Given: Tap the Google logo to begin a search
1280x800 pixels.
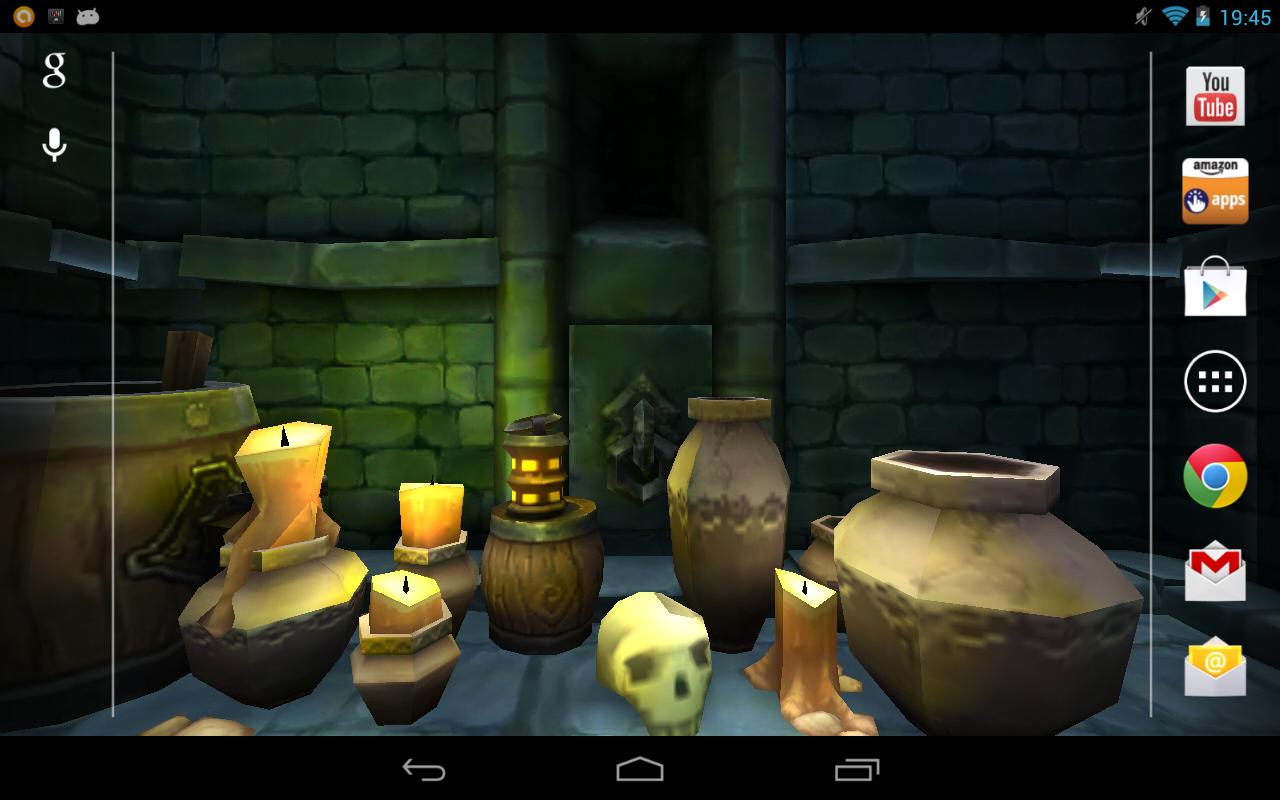Looking at the screenshot, I should 55,71.
